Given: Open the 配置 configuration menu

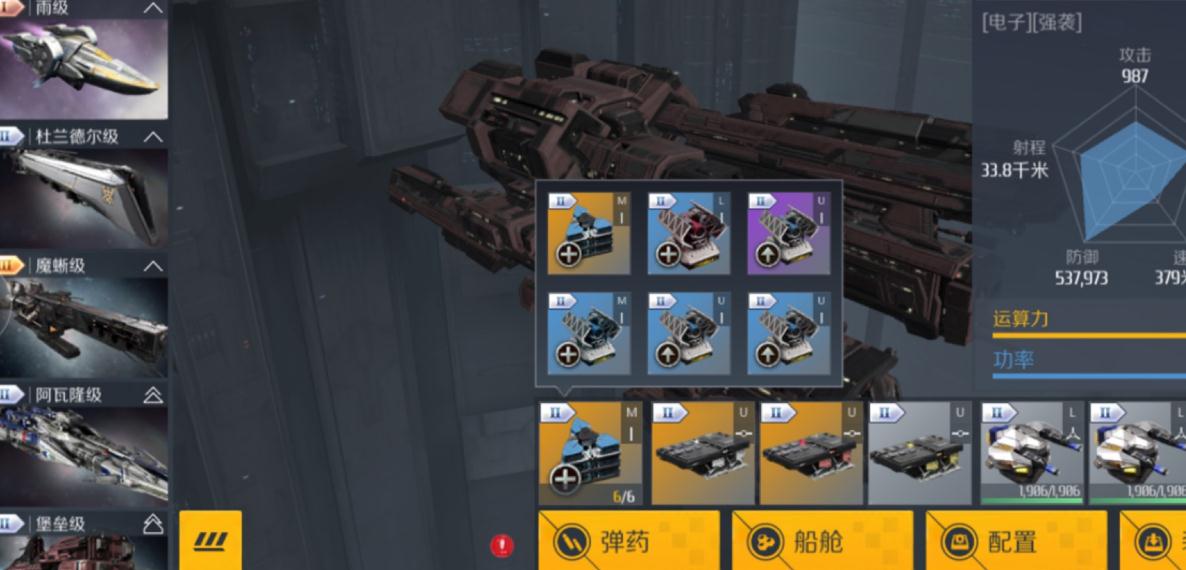Looking at the screenshot, I should coord(1016,541).
